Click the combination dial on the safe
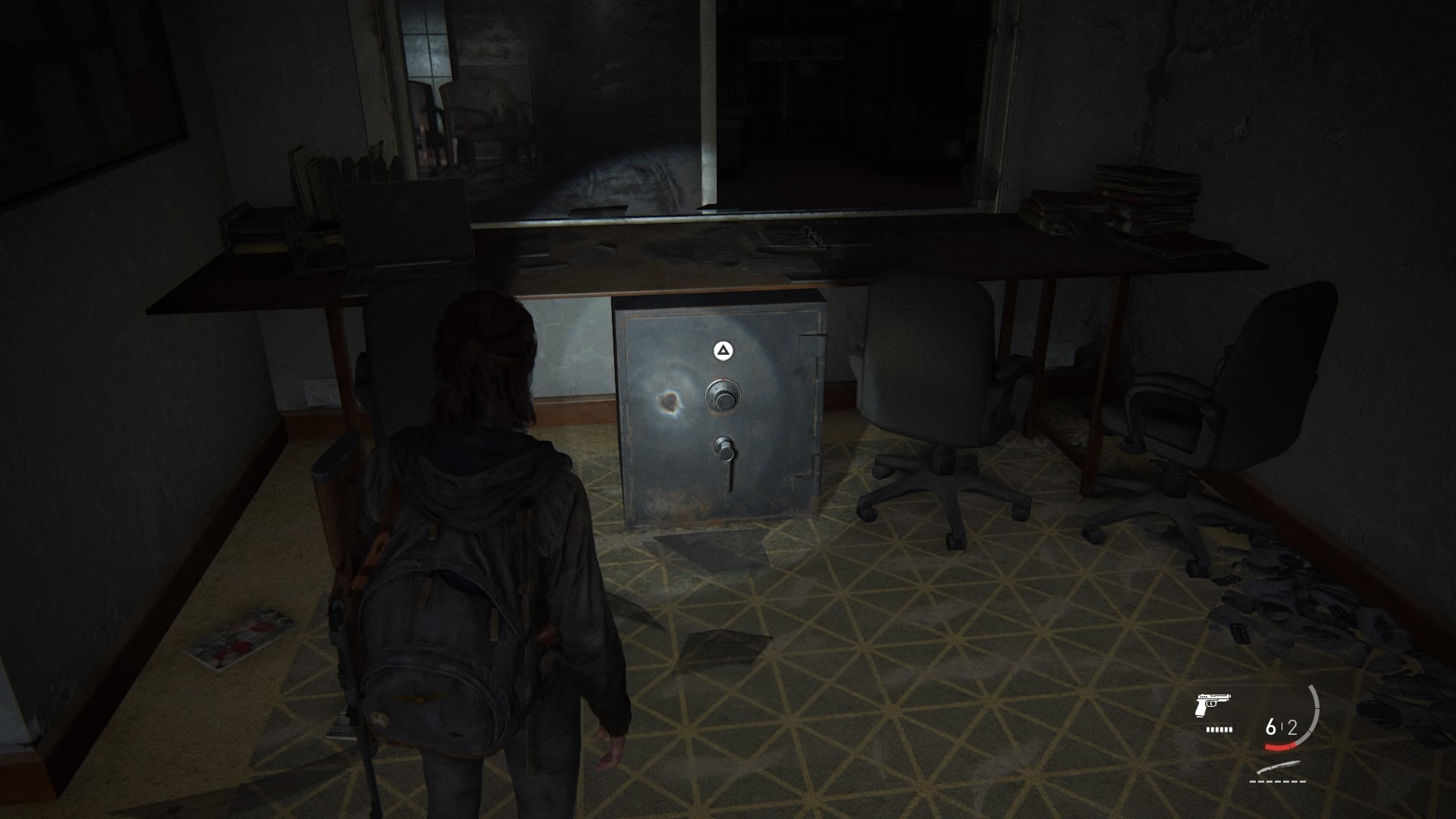 click(723, 395)
